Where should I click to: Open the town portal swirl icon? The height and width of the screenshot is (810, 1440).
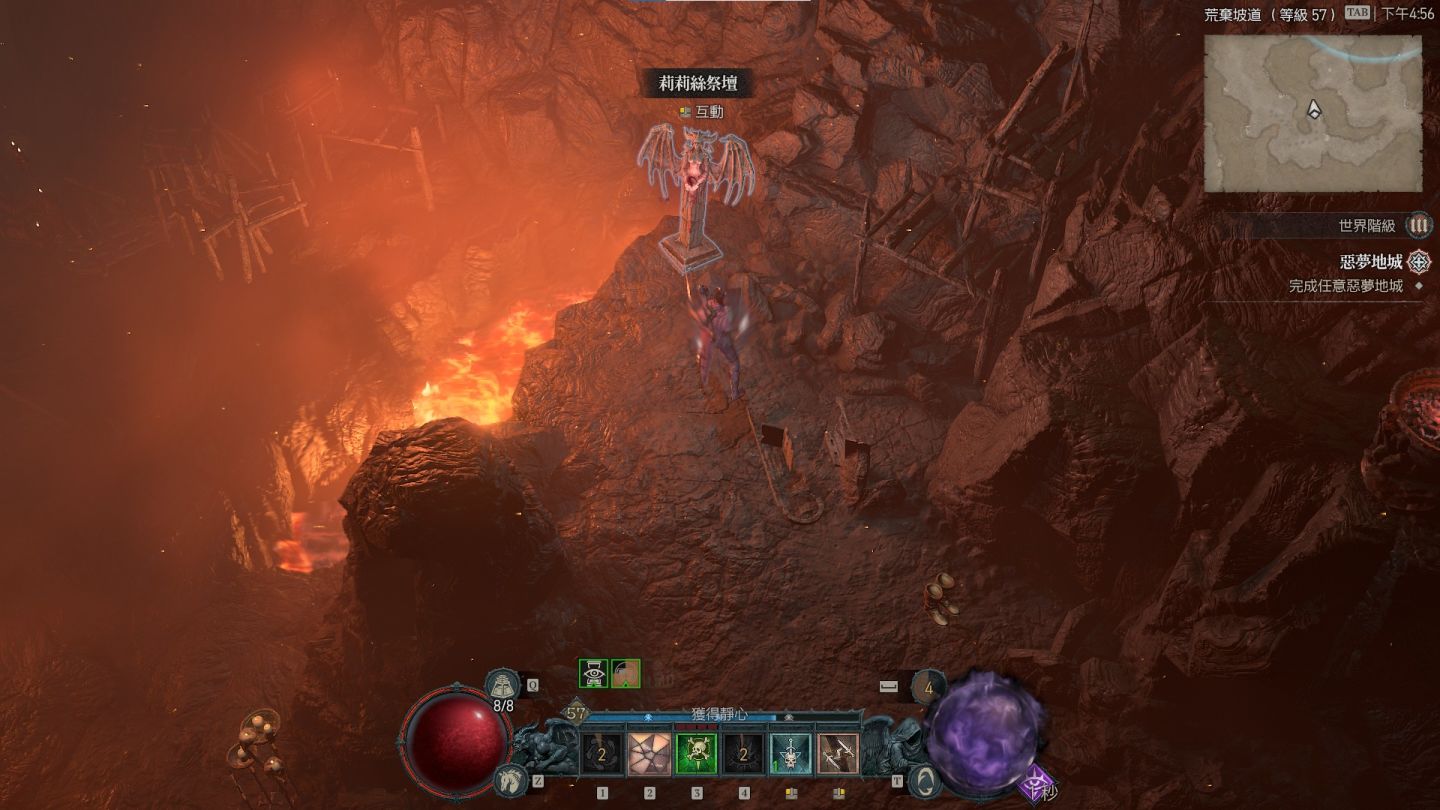(925, 780)
